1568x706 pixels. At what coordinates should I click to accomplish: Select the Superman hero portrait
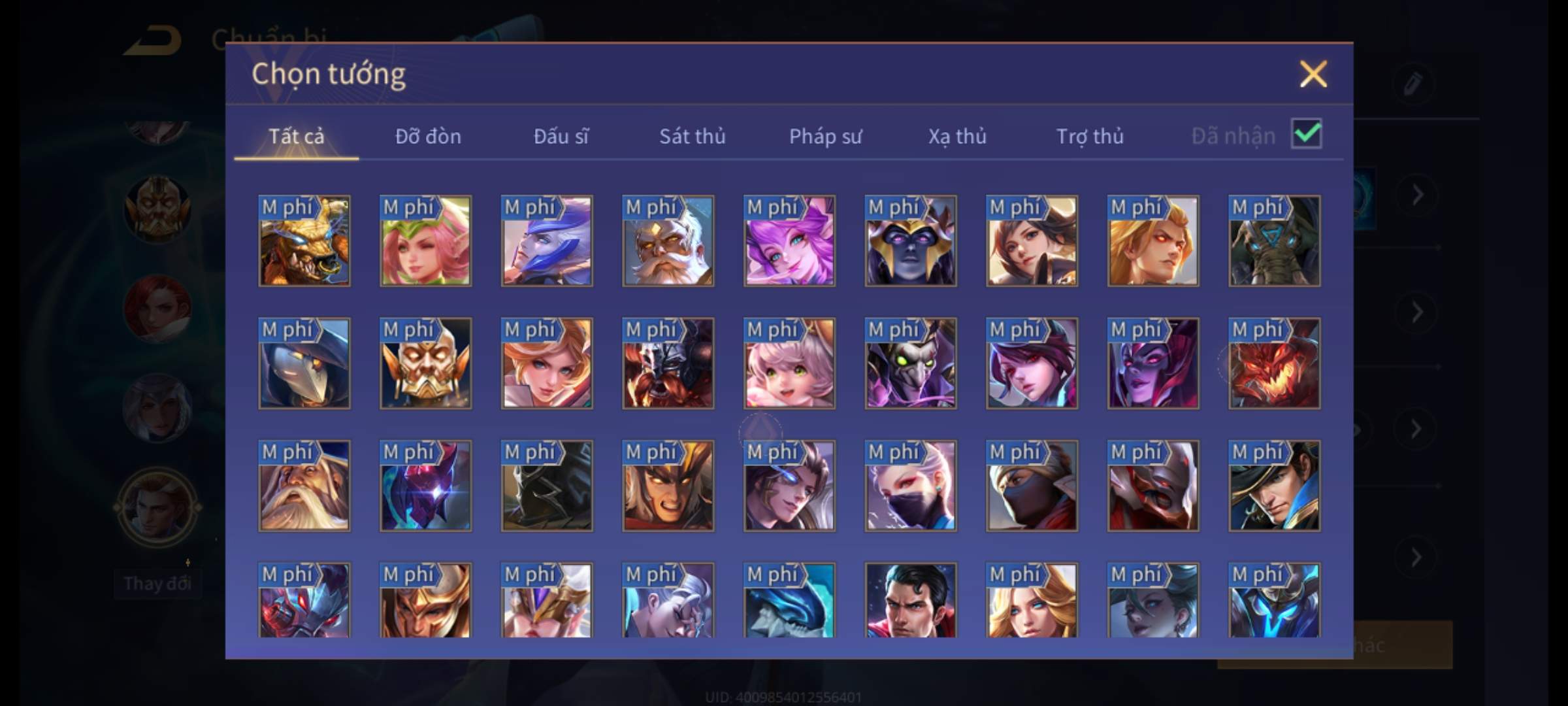910,600
